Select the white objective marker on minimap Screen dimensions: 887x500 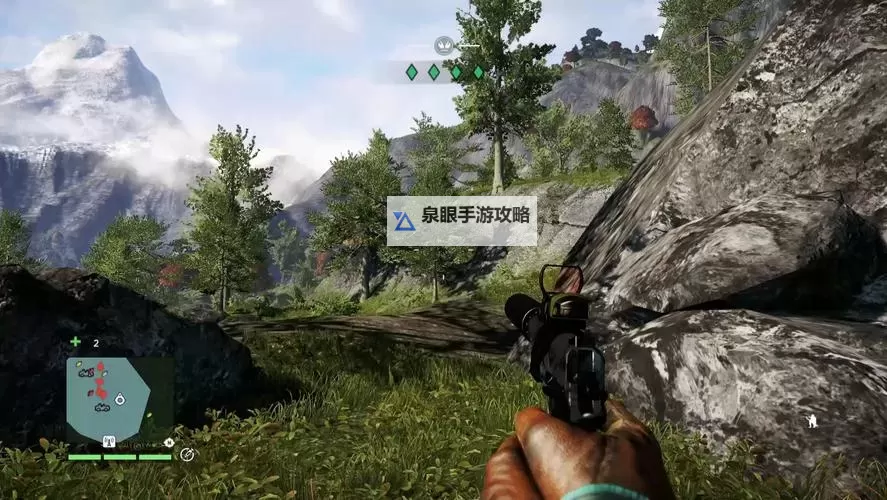(120, 398)
